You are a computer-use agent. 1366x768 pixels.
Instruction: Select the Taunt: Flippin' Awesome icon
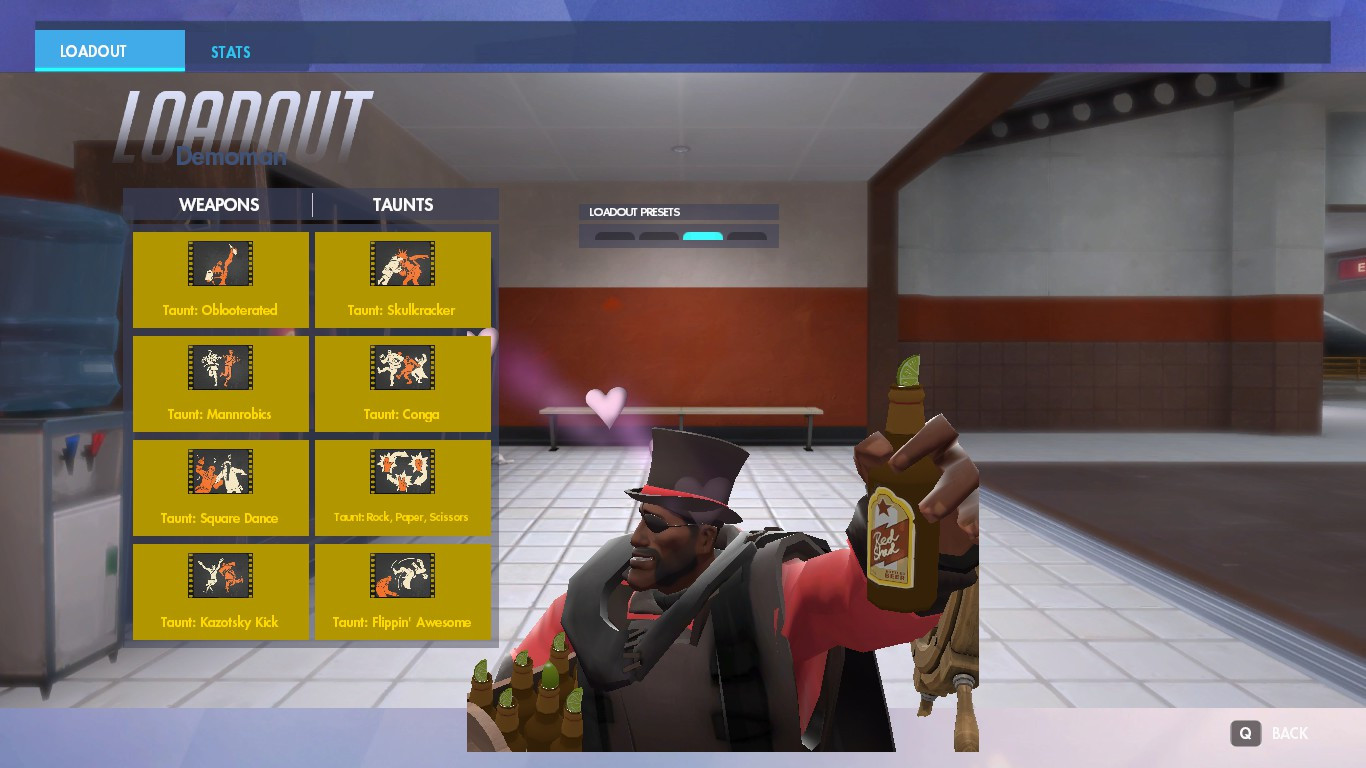click(x=403, y=575)
